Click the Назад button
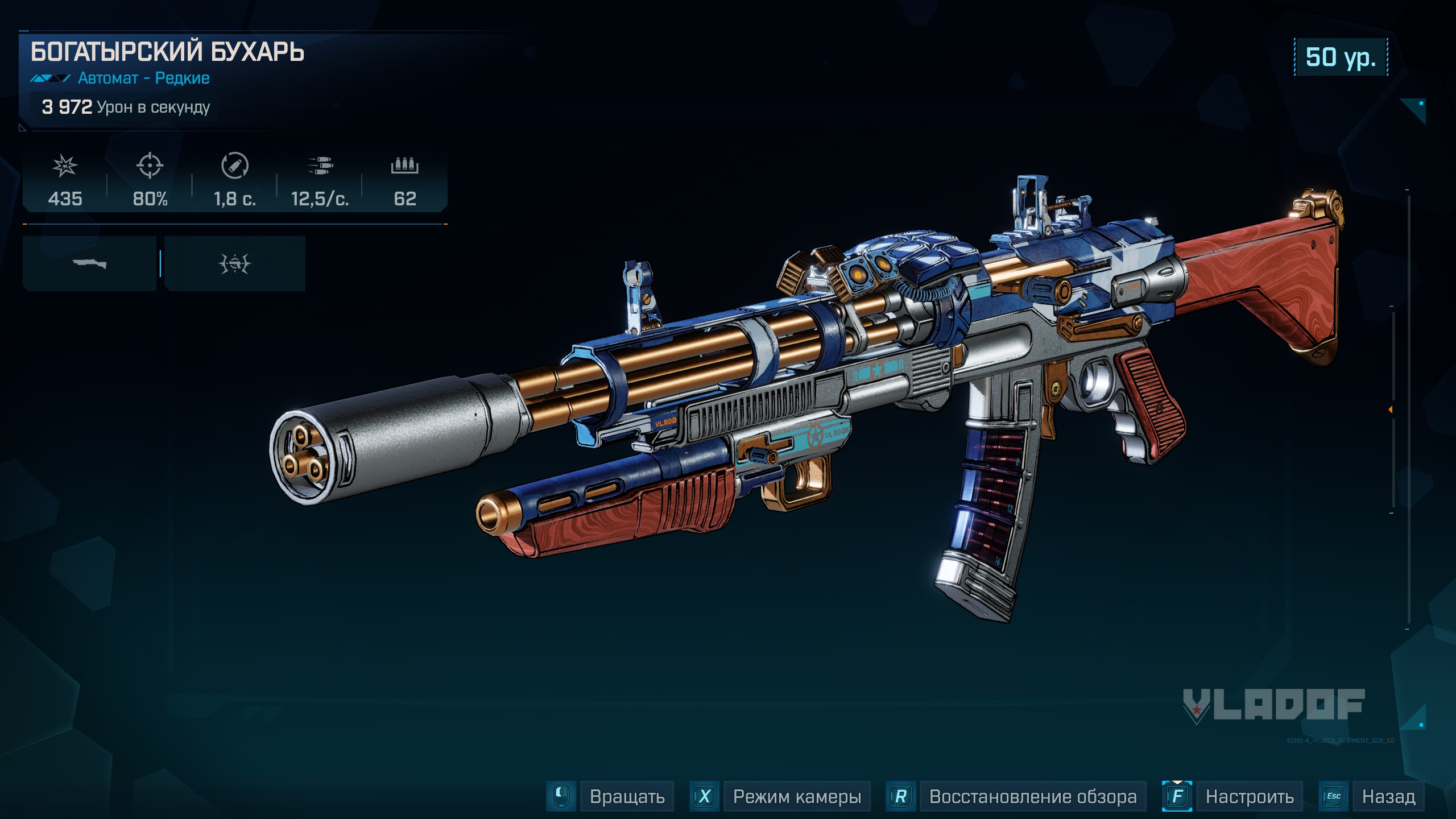The image size is (1456, 819). point(1388,796)
